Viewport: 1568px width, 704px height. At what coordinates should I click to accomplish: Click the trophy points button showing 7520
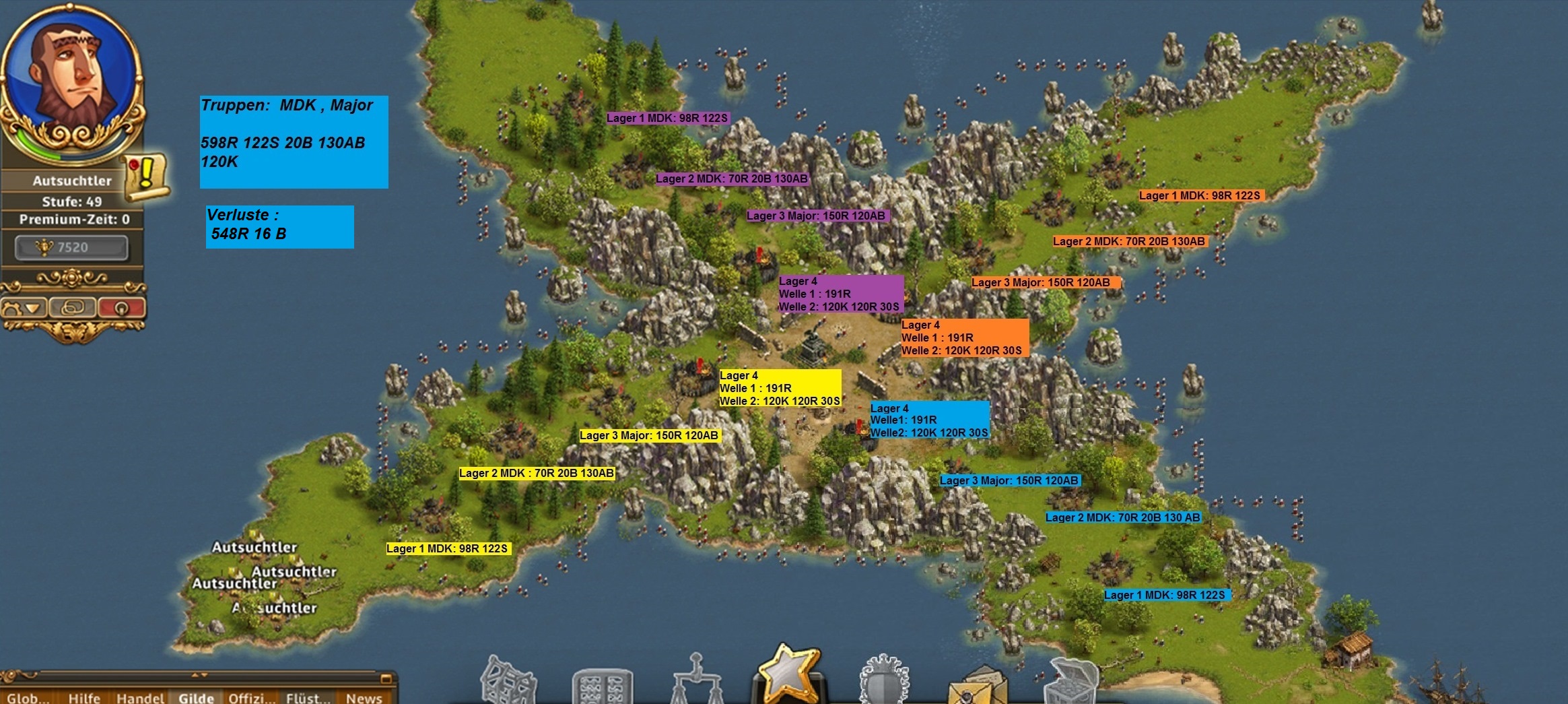click(x=71, y=247)
